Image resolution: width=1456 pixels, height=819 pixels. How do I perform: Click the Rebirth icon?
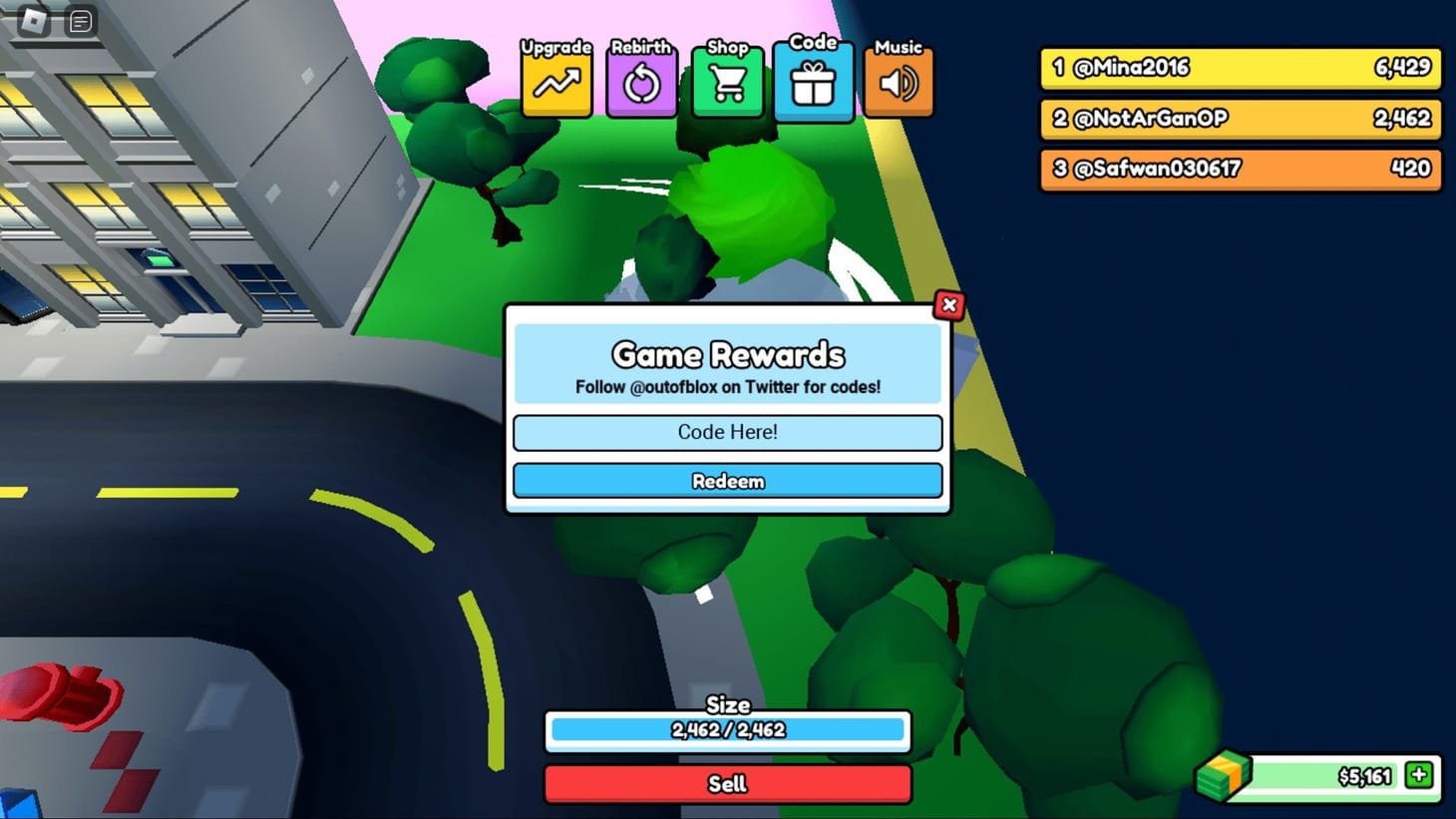pos(641,82)
